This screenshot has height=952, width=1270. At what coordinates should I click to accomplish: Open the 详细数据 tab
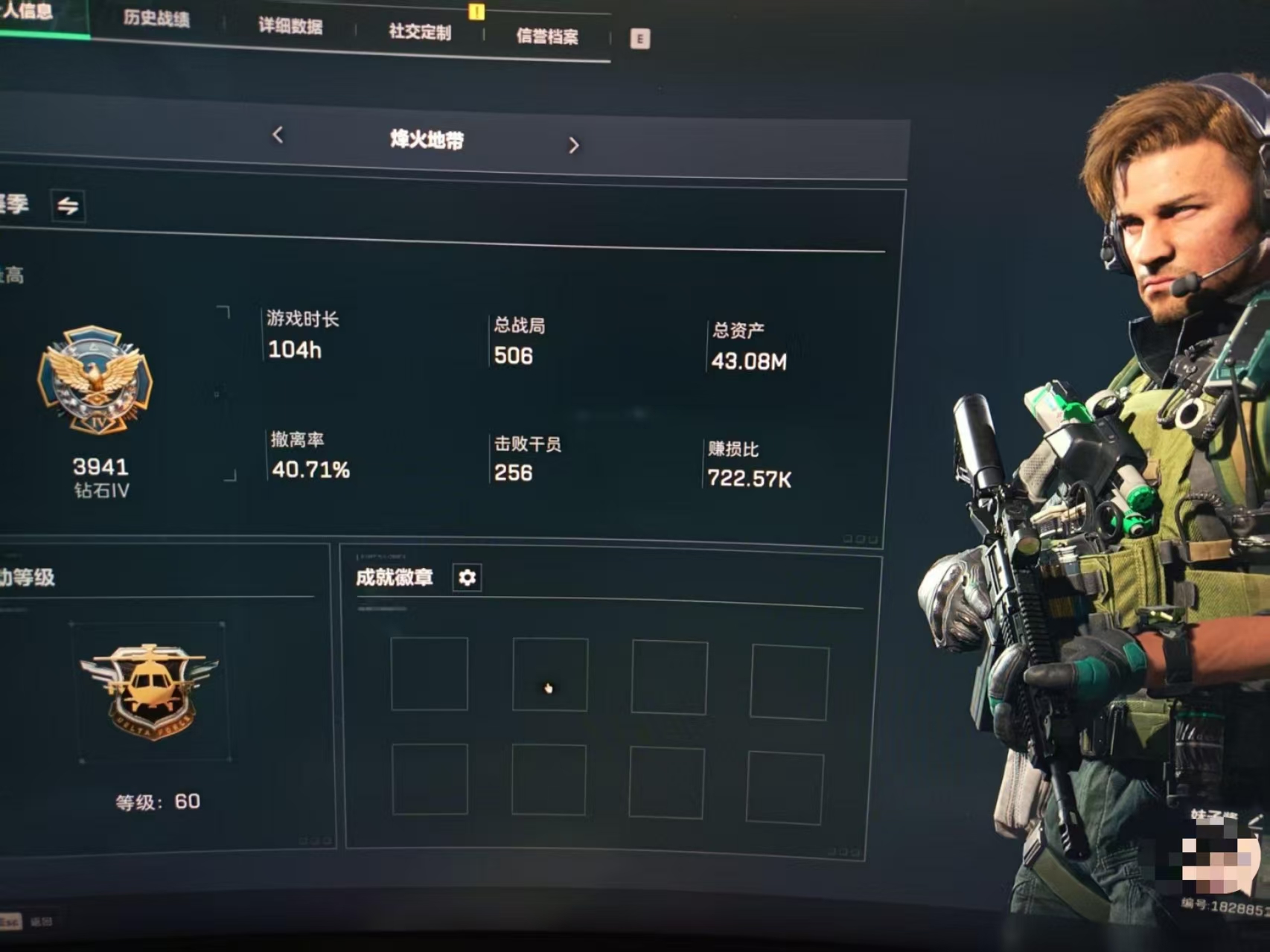[x=290, y=25]
